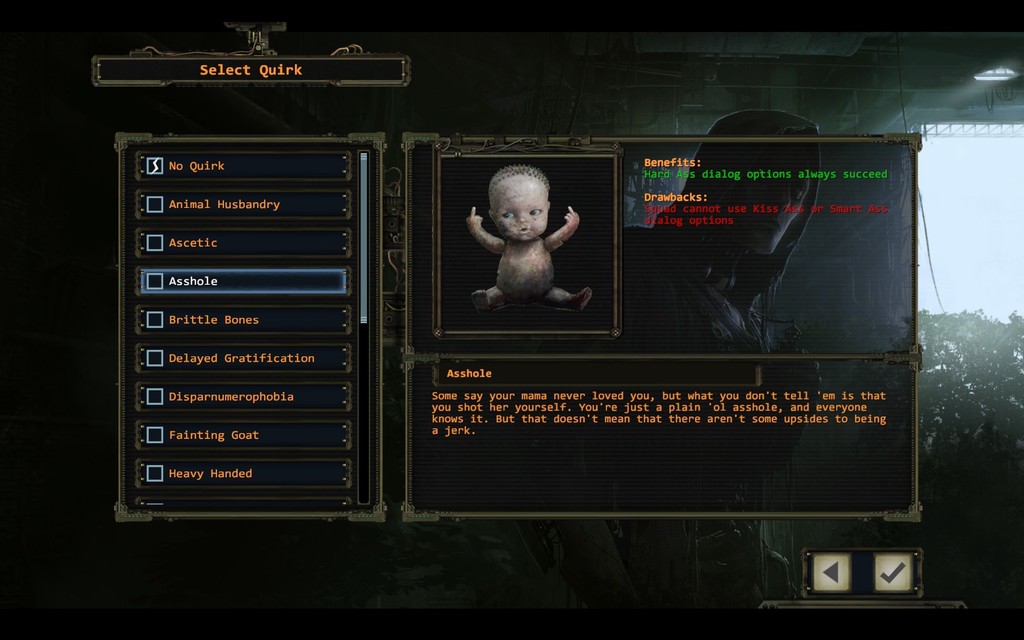Viewport: 1024px width, 640px height.
Task: Select the No Quirk option
Action: pos(245,166)
